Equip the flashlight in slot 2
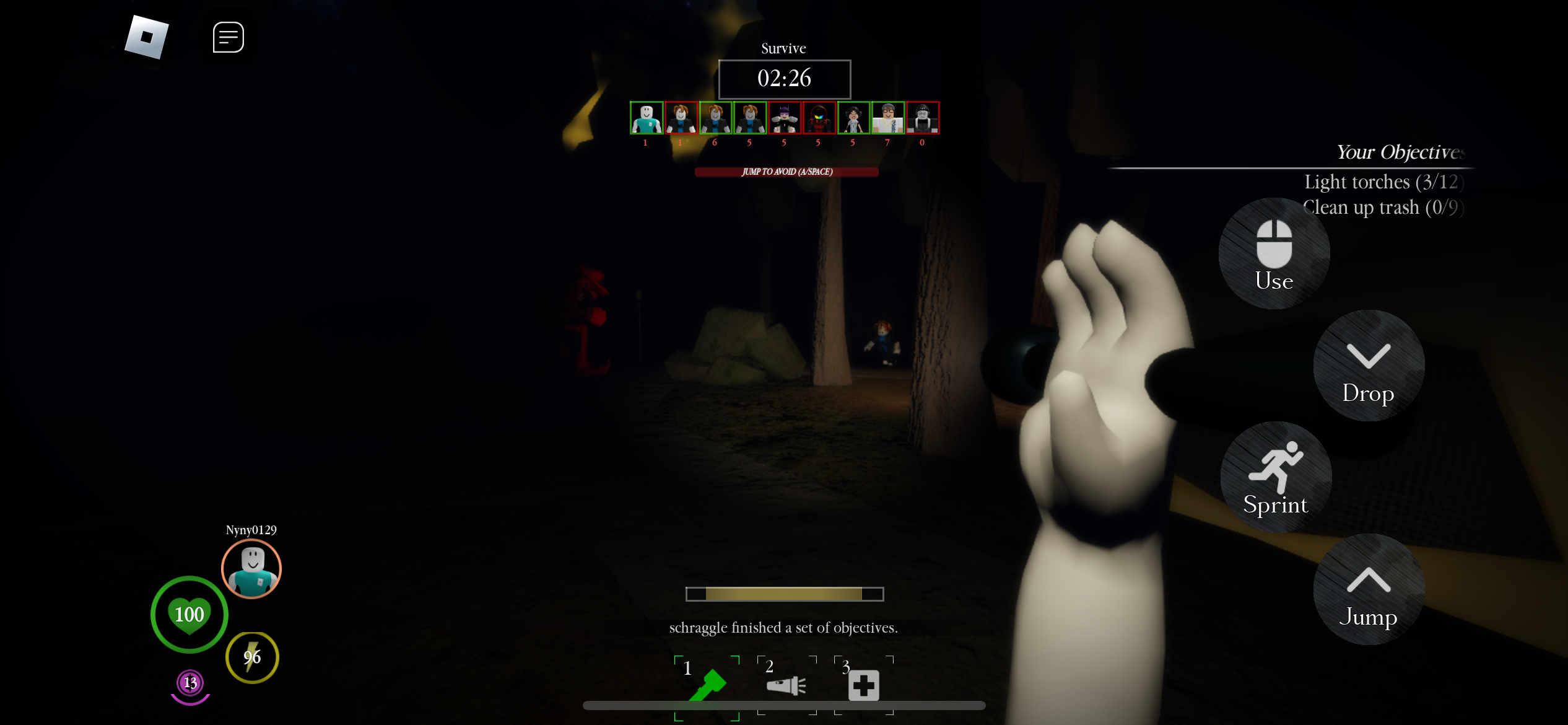This screenshot has width=1568, height=725. pyautogui.click(x=786, y=685)
